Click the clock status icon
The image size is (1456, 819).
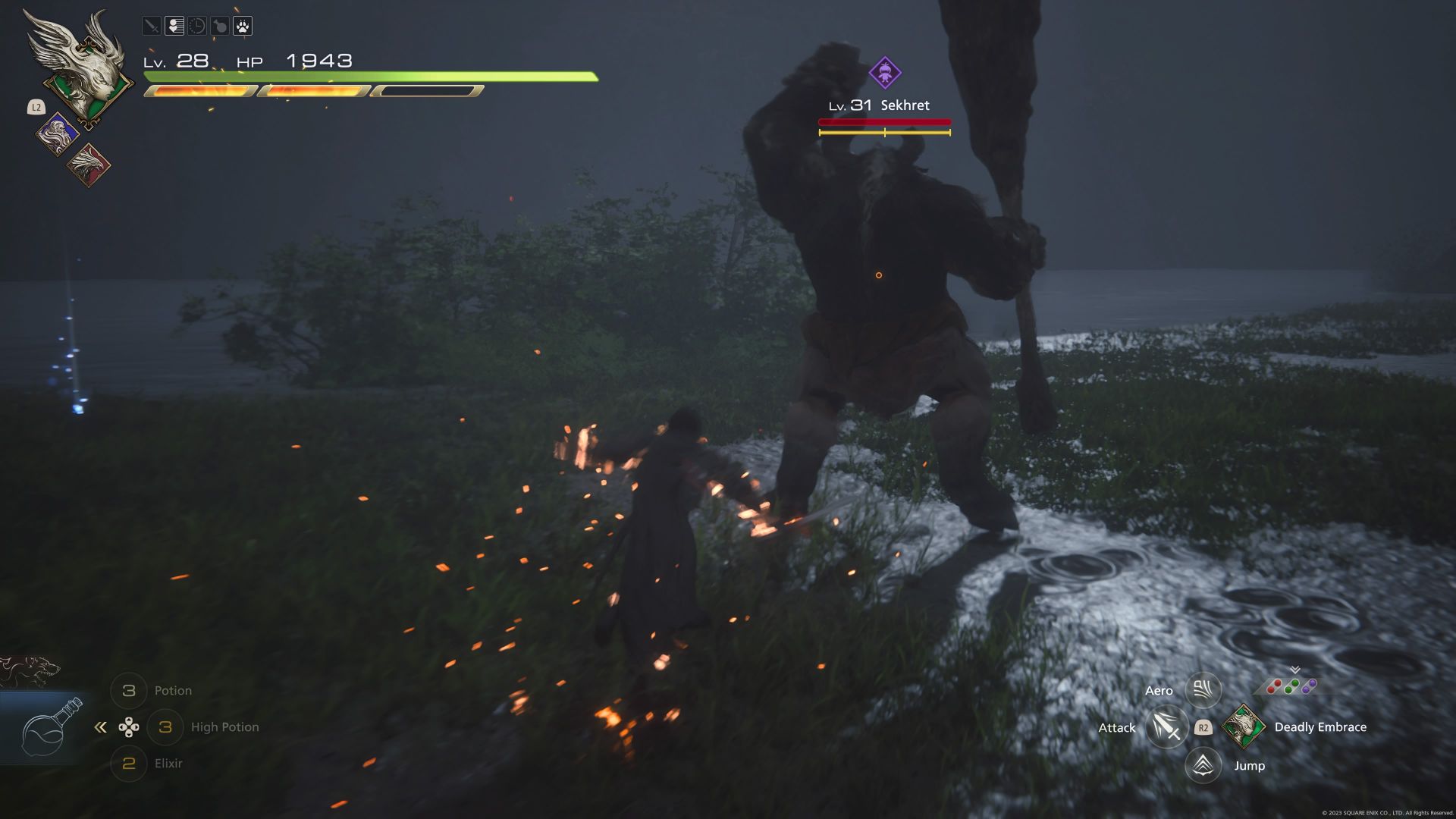pyautogui.click(x=197, y=27)
